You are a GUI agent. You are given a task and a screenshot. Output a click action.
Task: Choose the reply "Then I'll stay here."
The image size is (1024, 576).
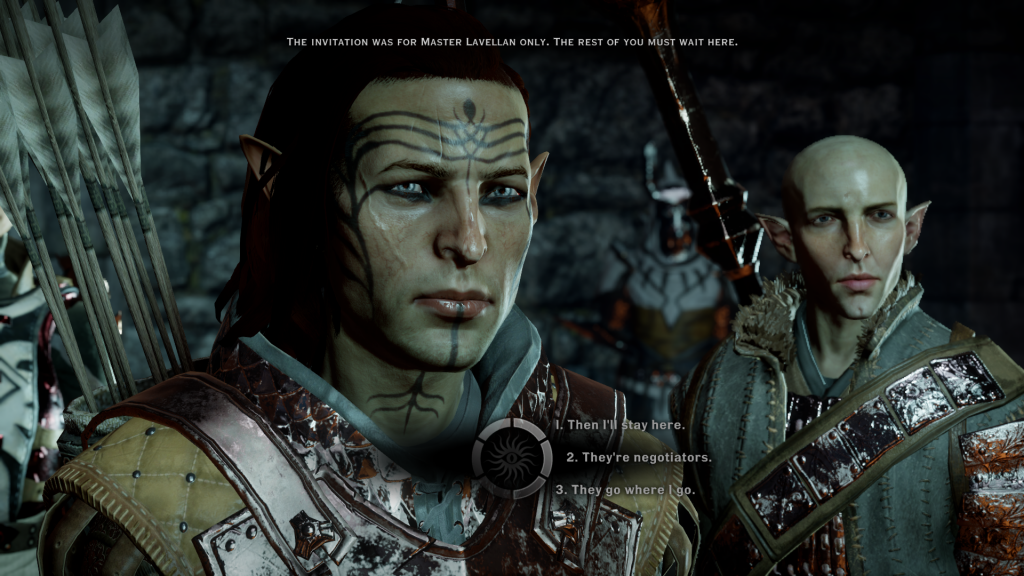[x=620, y=425]
